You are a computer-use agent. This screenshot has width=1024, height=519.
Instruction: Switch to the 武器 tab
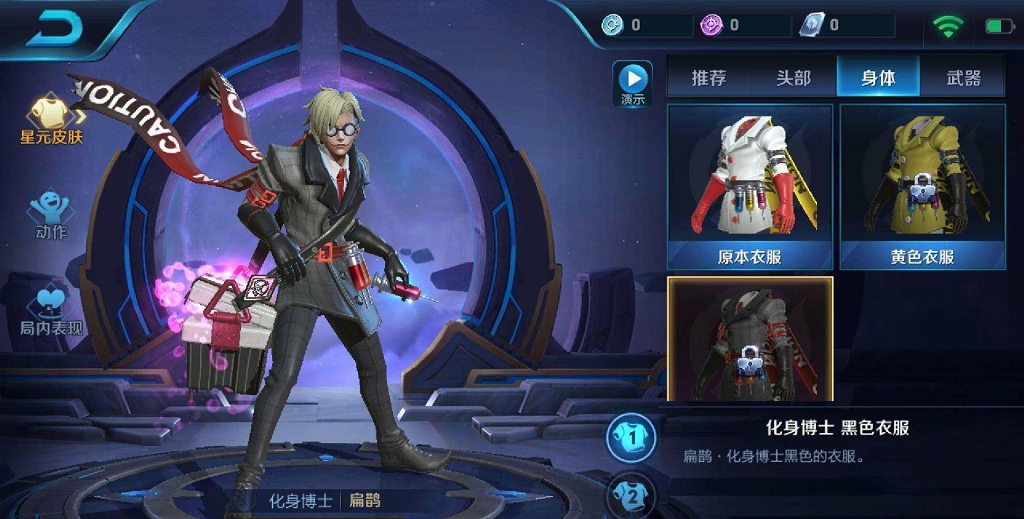click(x=962, y=78)
